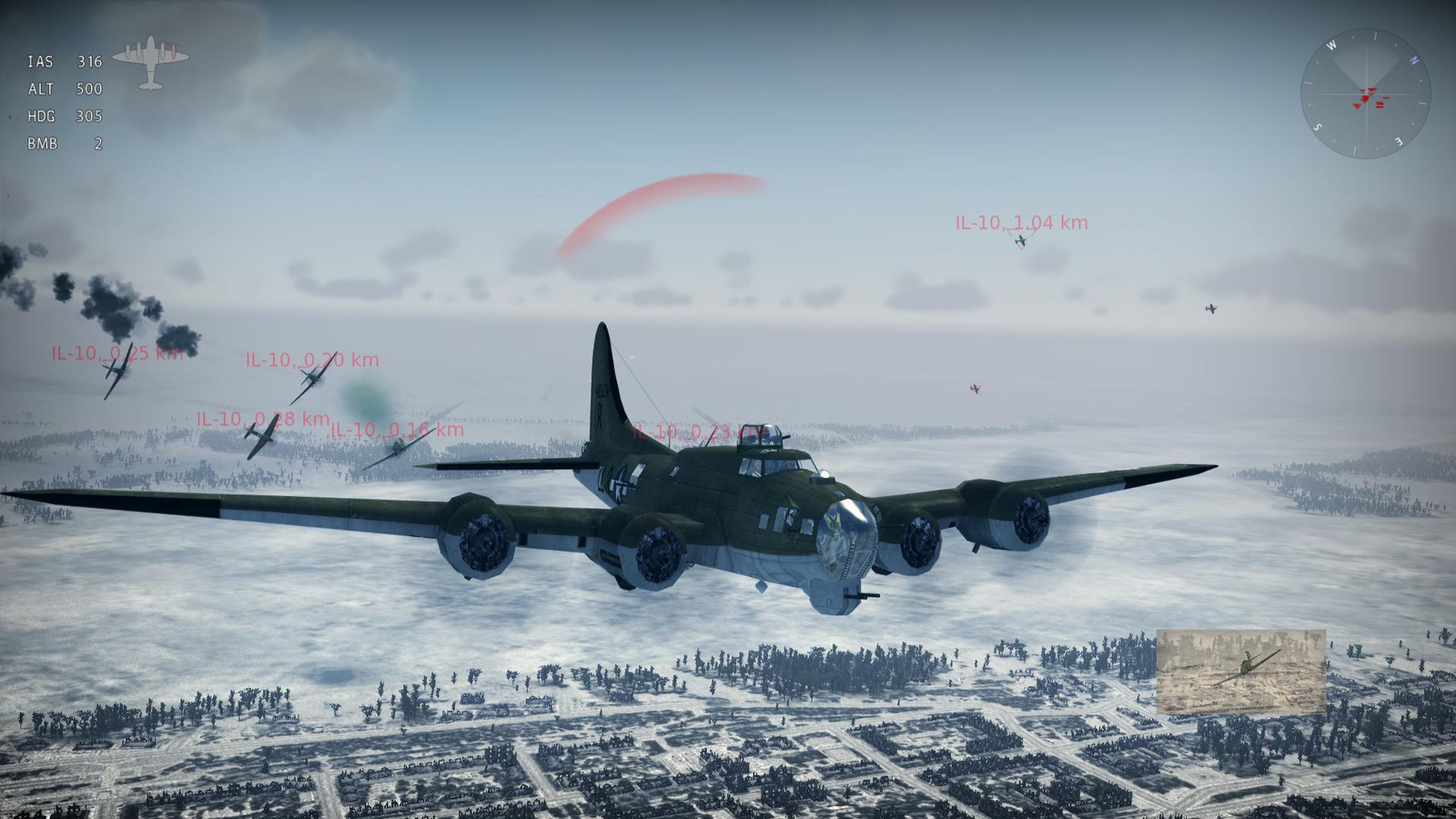
Task: Select the IL-10 1.04 km target marker
Action: pos(1021,224)
